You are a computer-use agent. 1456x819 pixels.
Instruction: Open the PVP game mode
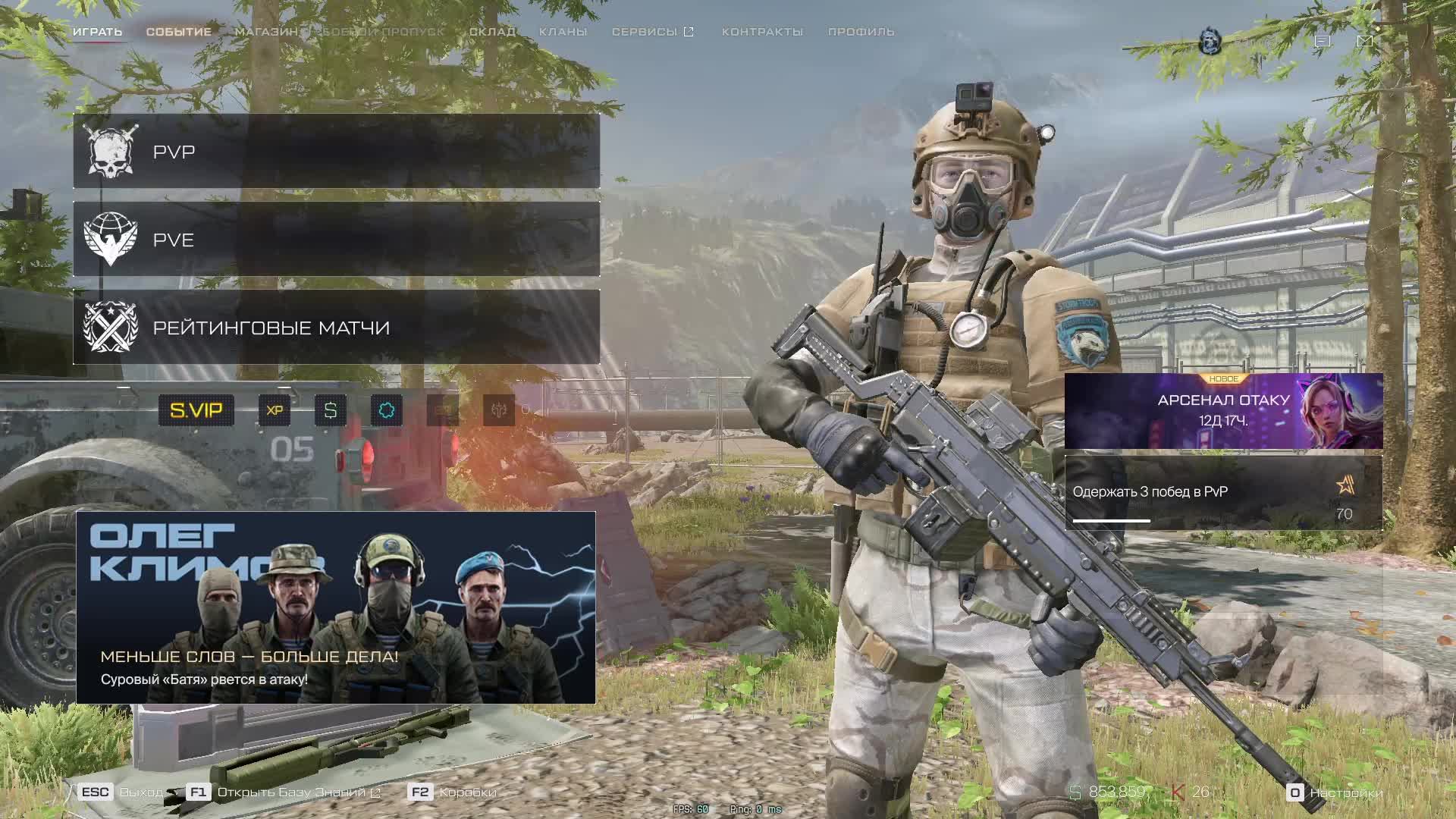(336, 152)
